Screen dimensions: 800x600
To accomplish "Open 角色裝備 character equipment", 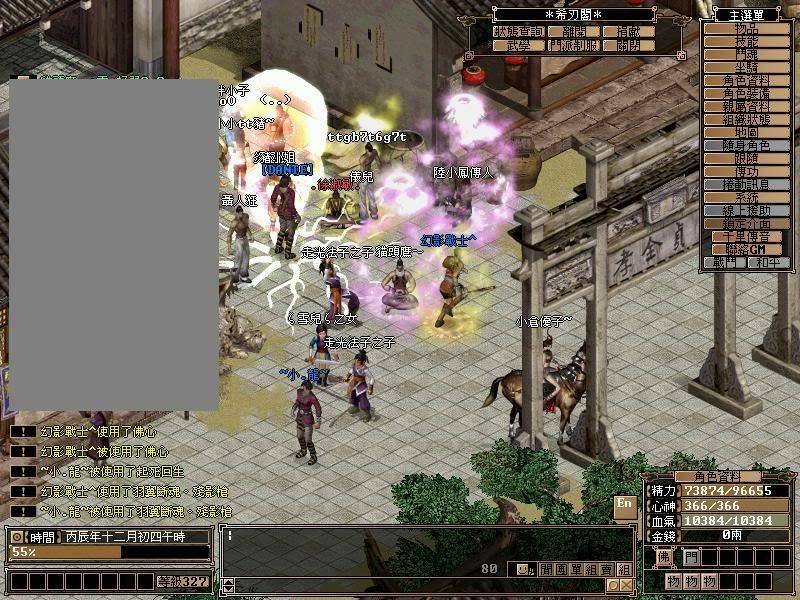I will pyautogui.click(x=746, y=93).
